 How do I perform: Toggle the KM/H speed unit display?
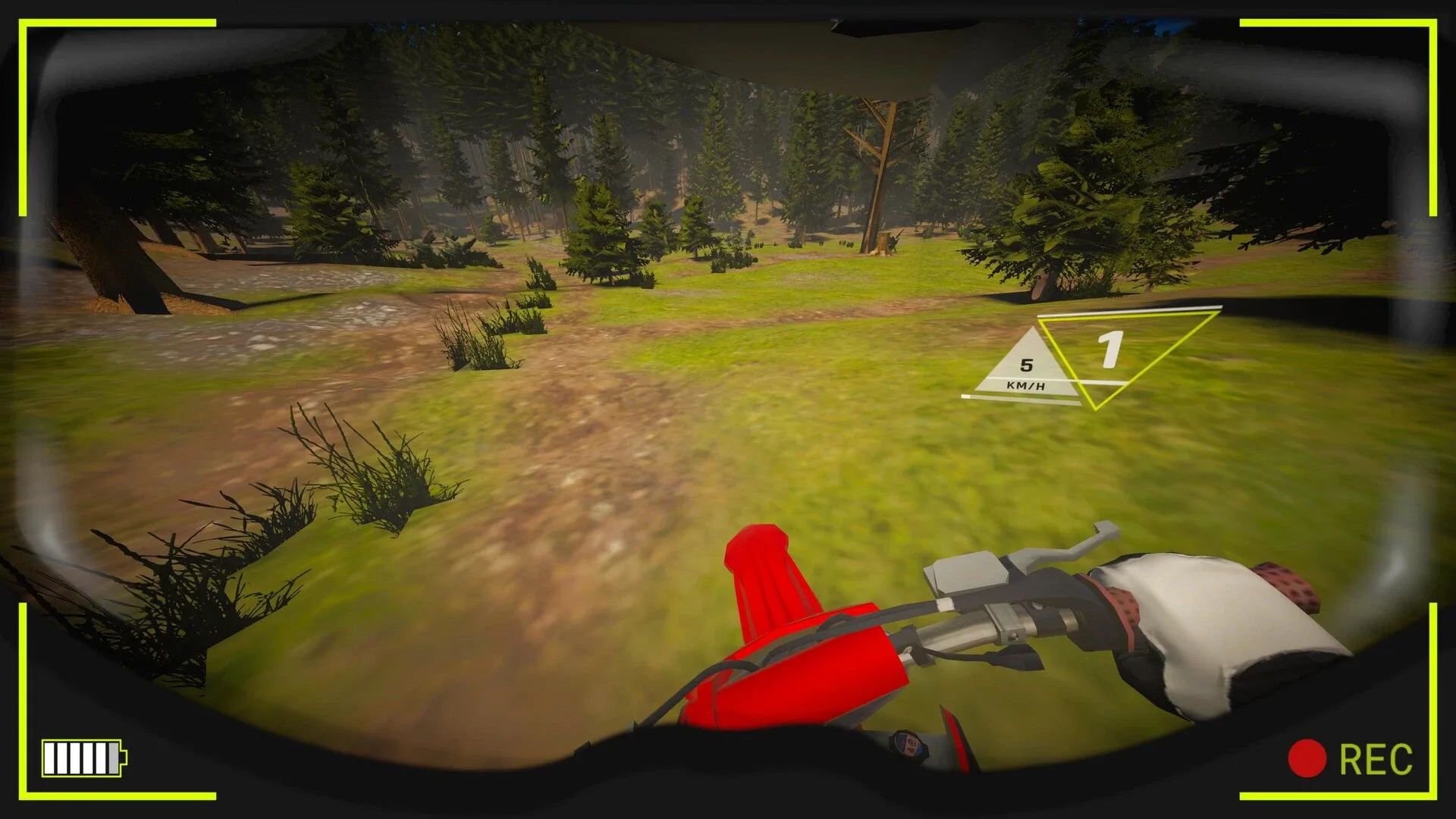click(x=1025, y=387)
